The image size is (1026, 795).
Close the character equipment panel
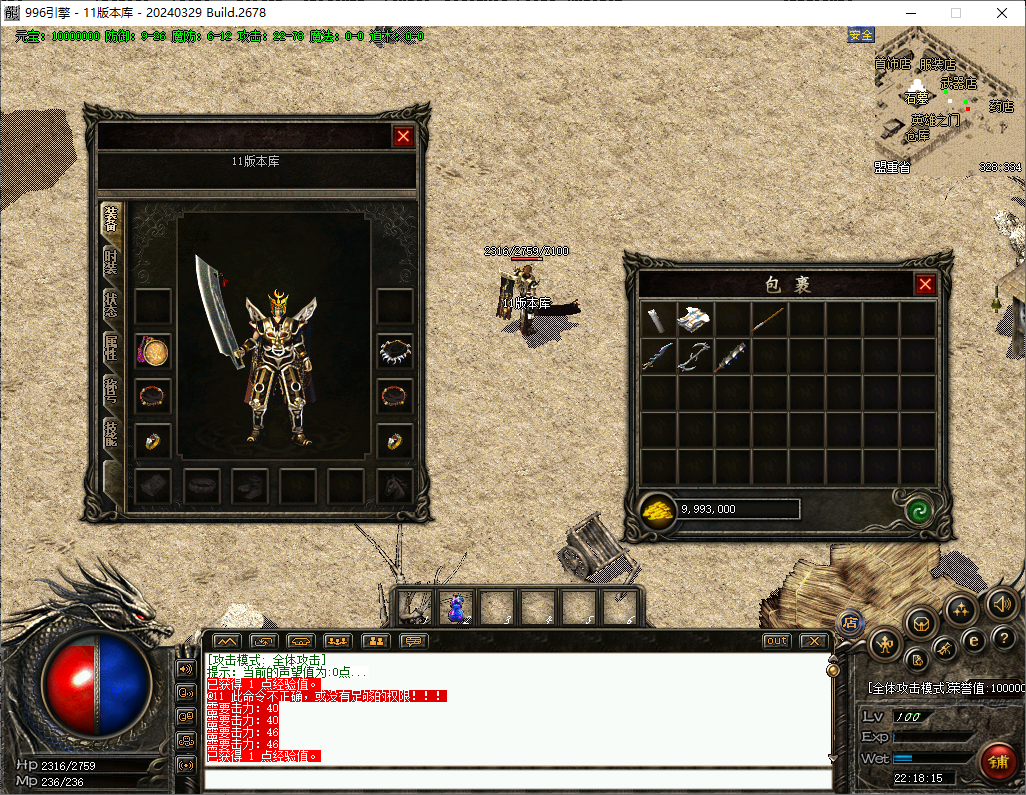[x=403, y=137]
